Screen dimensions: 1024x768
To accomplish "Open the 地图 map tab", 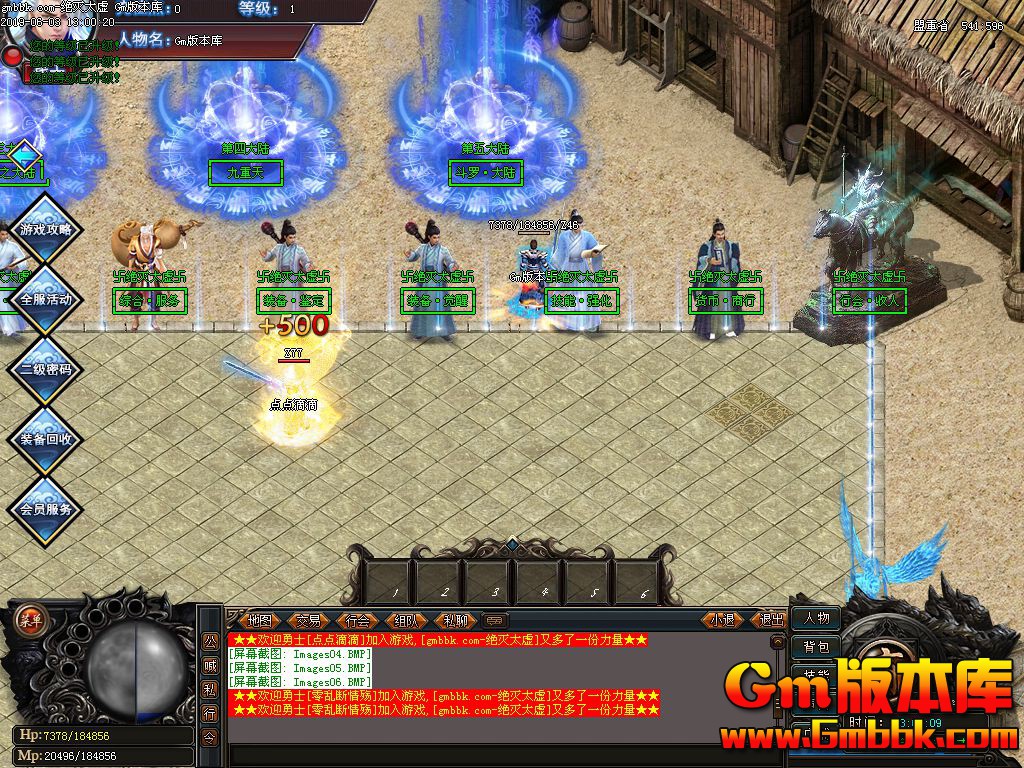I will pyautogui.click(x=260, y=620).
